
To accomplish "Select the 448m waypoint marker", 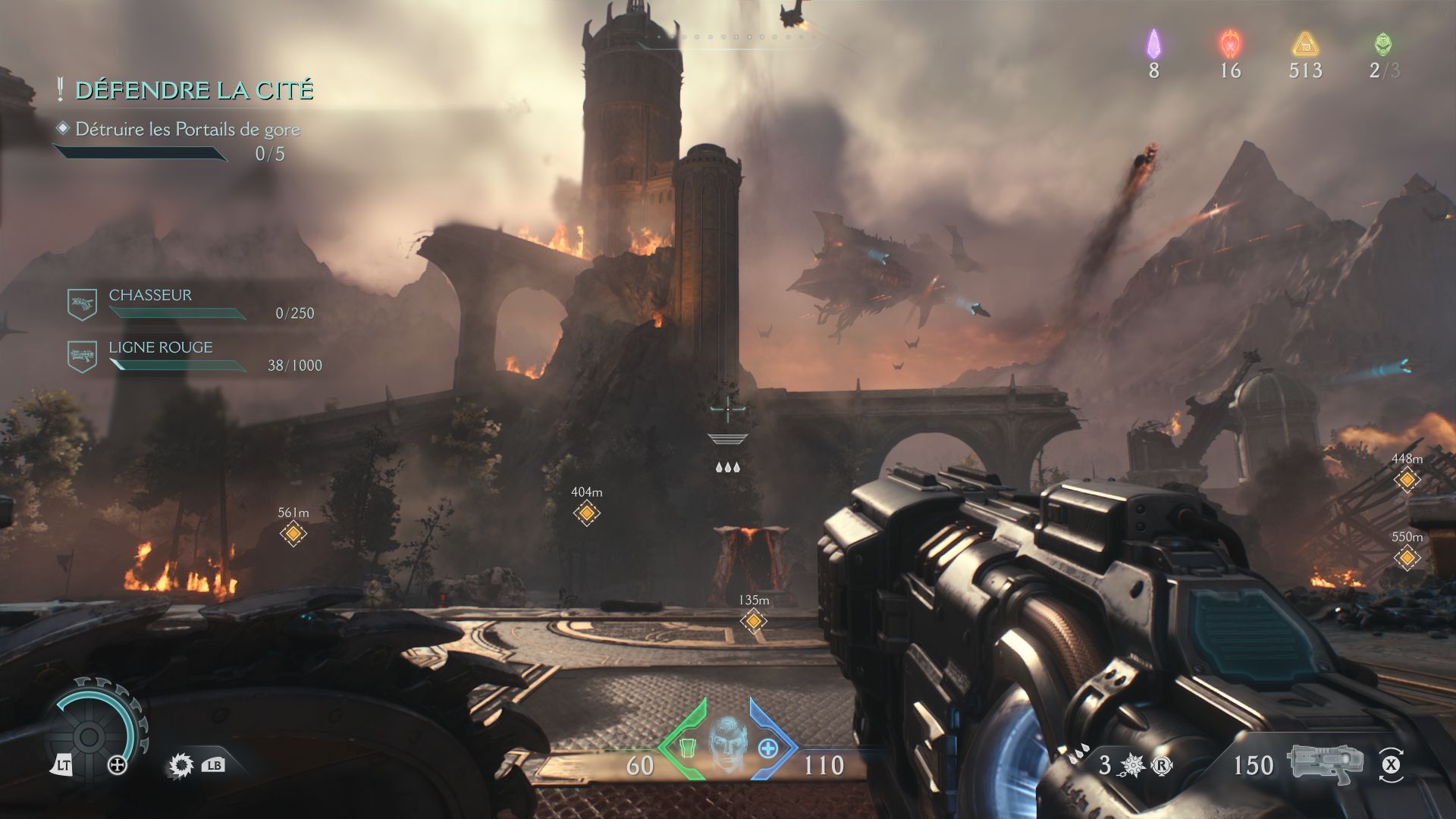I will tap(1407, 479).
